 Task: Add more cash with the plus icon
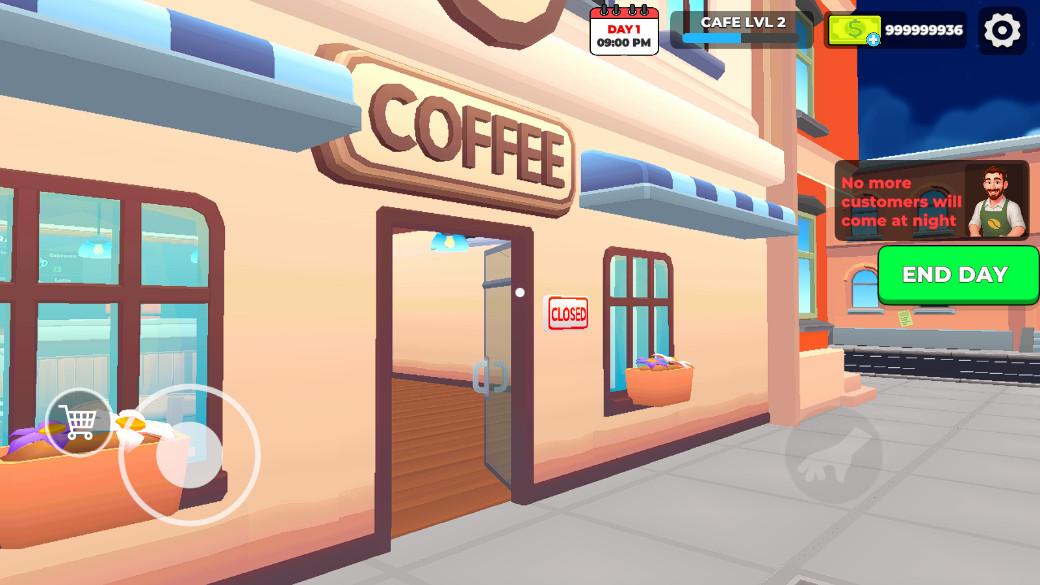tap(873, 39)
